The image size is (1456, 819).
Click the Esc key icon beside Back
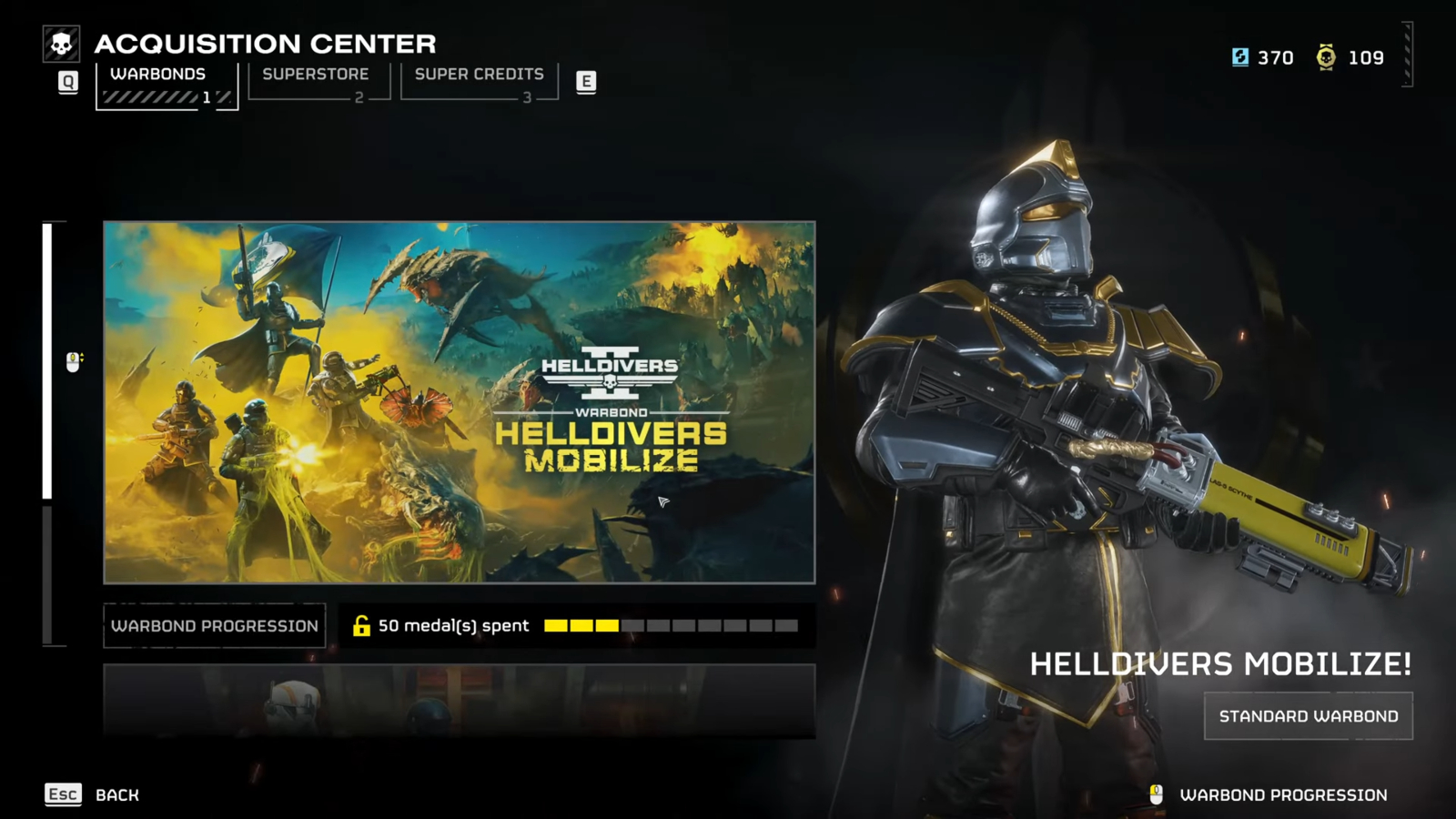(62, 794)
